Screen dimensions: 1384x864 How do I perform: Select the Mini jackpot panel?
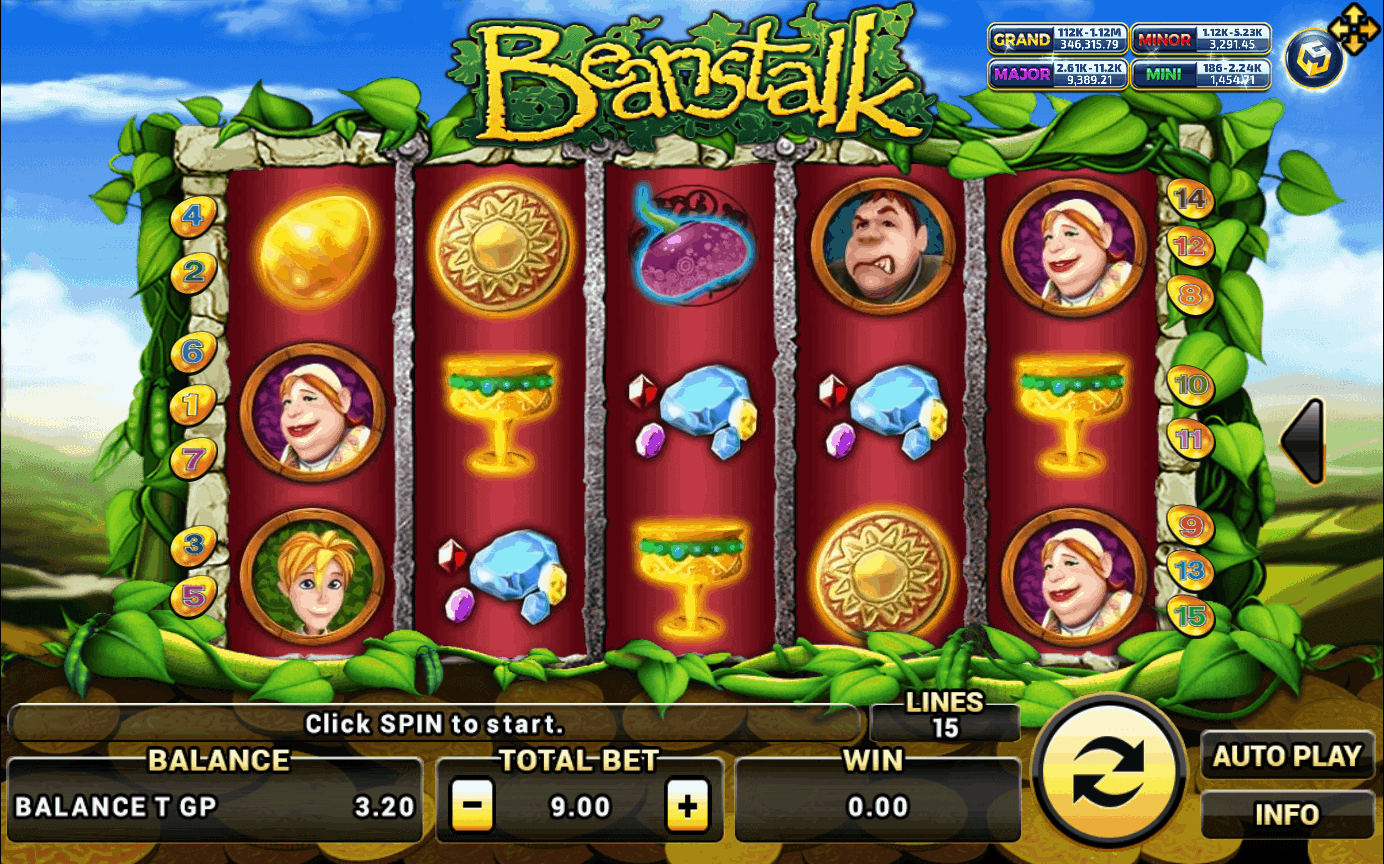(1201, 74)
